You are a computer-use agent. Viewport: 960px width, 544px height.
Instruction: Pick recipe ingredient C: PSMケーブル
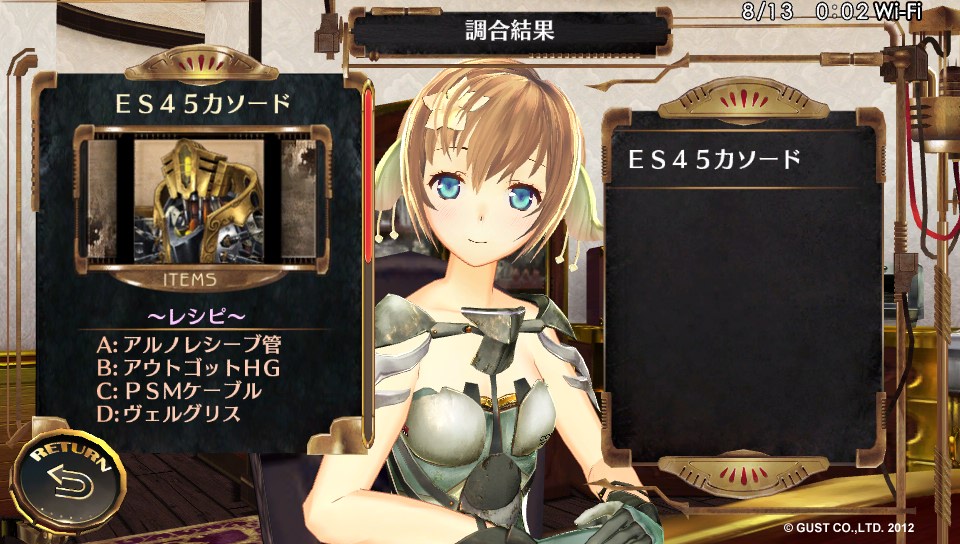pyautogui.click(x=179, y=390)
